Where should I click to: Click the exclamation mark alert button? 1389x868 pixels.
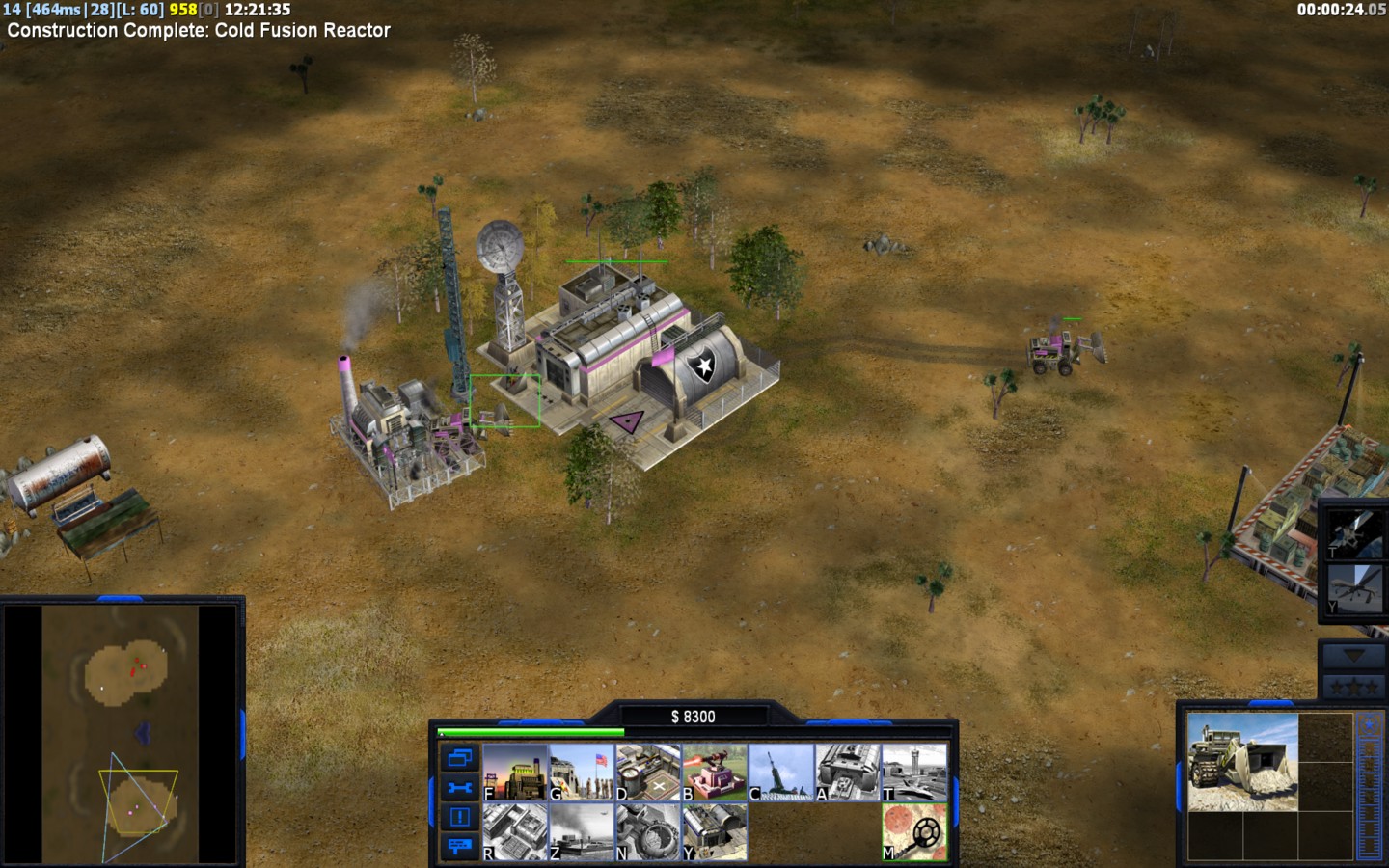click(459, 817)
